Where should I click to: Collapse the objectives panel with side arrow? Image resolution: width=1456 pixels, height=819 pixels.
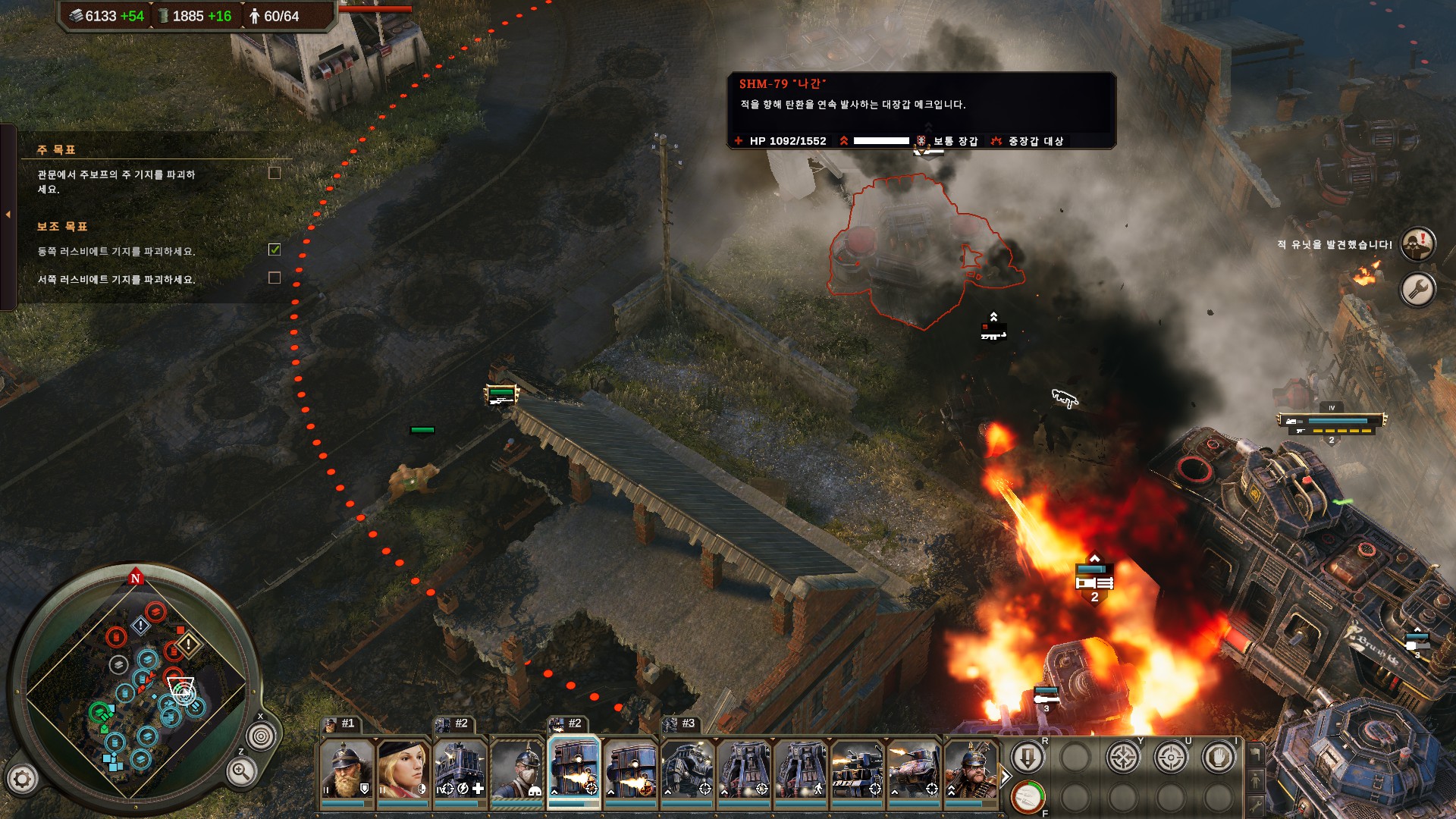pyautogui.click(x=8, y=215)
